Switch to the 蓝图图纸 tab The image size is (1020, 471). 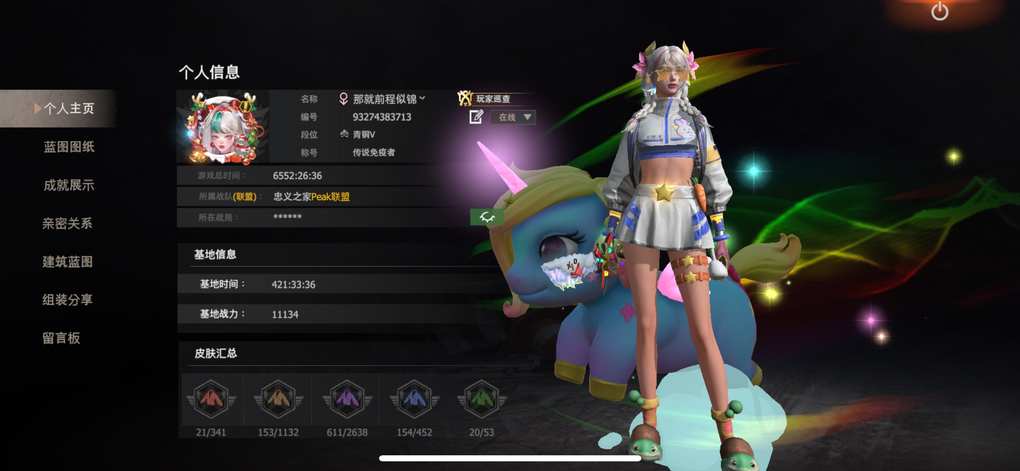(x=68, y=147)
